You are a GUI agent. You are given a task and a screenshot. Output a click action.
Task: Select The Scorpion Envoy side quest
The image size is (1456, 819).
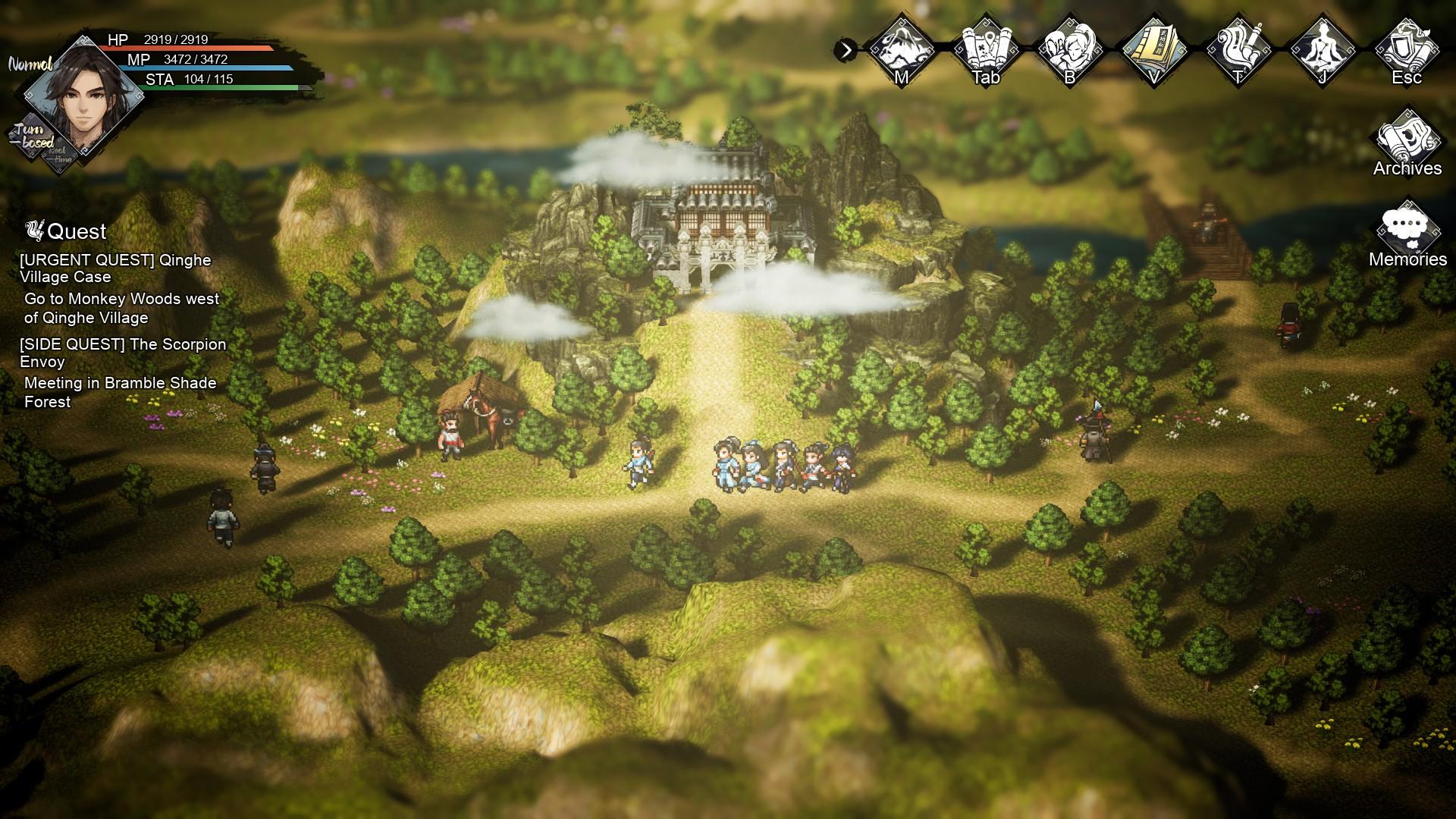(123, 353)
